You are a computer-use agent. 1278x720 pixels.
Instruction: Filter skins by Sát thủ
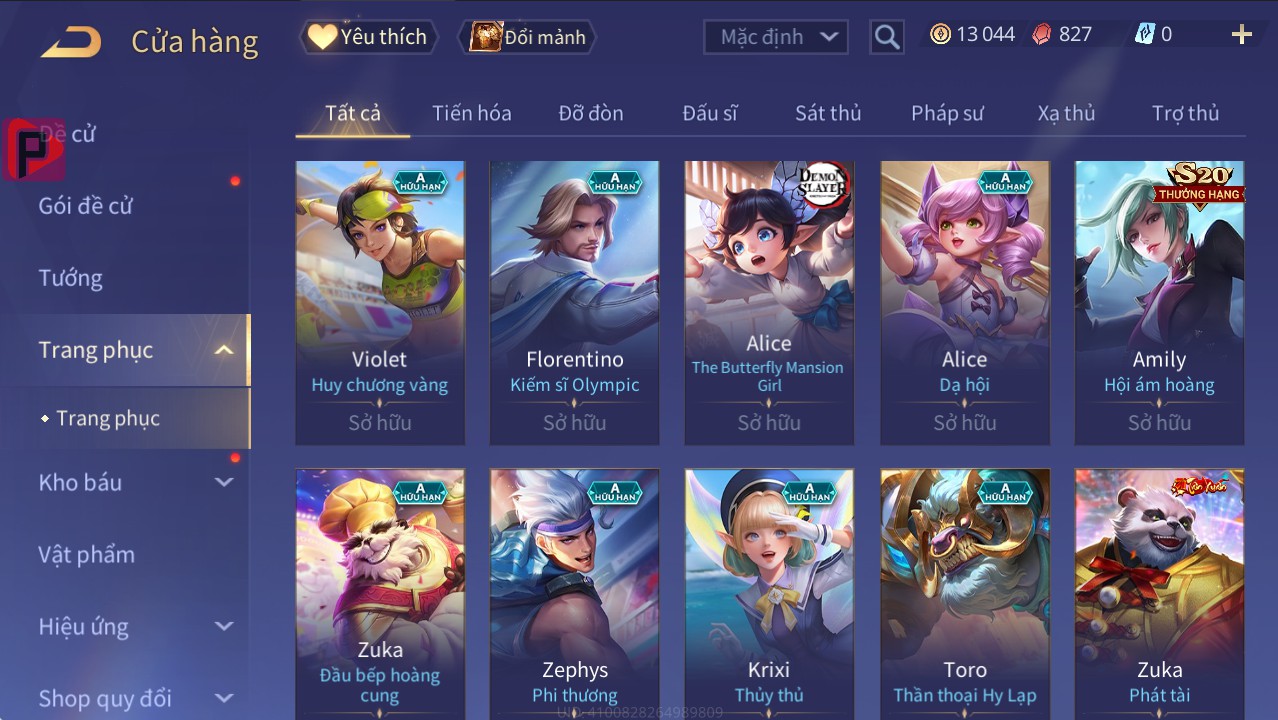coord(828,113)
